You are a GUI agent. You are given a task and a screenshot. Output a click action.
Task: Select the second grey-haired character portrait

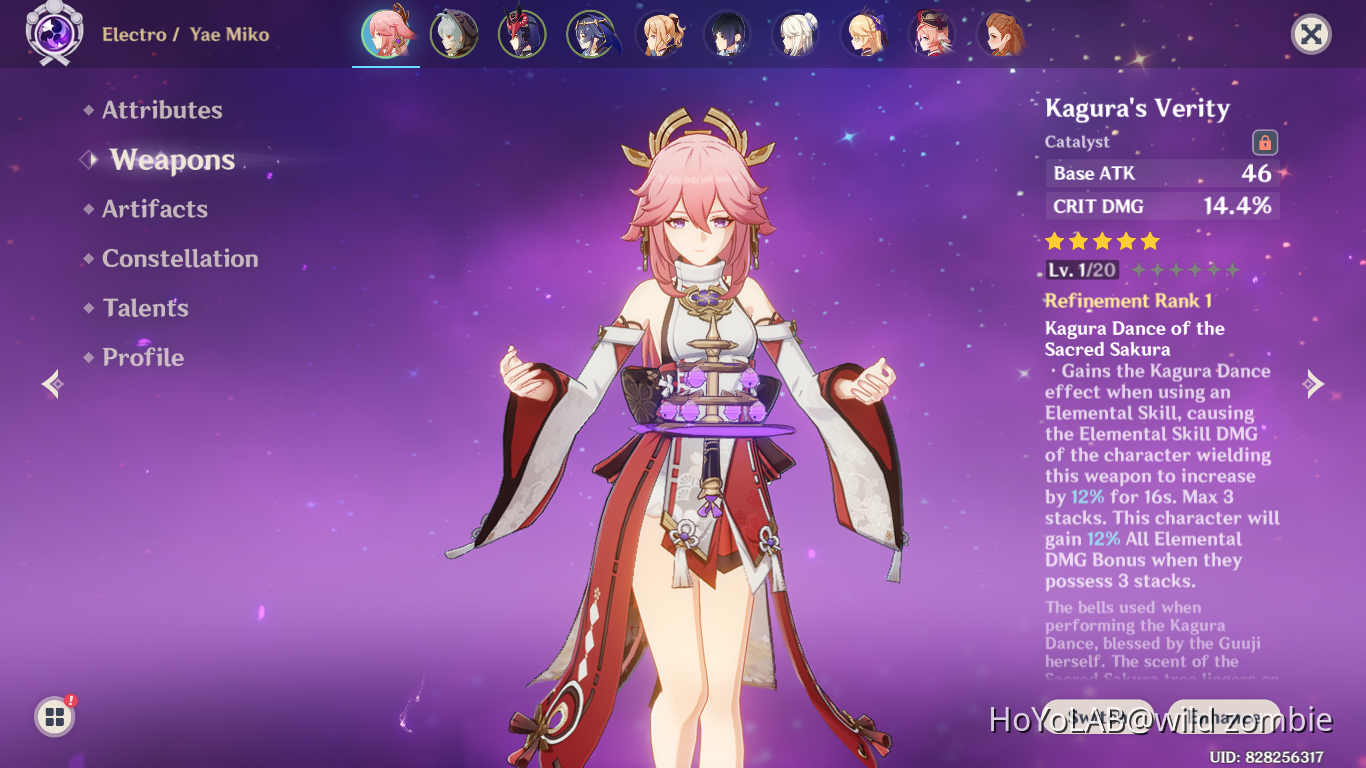coord(795,33)
